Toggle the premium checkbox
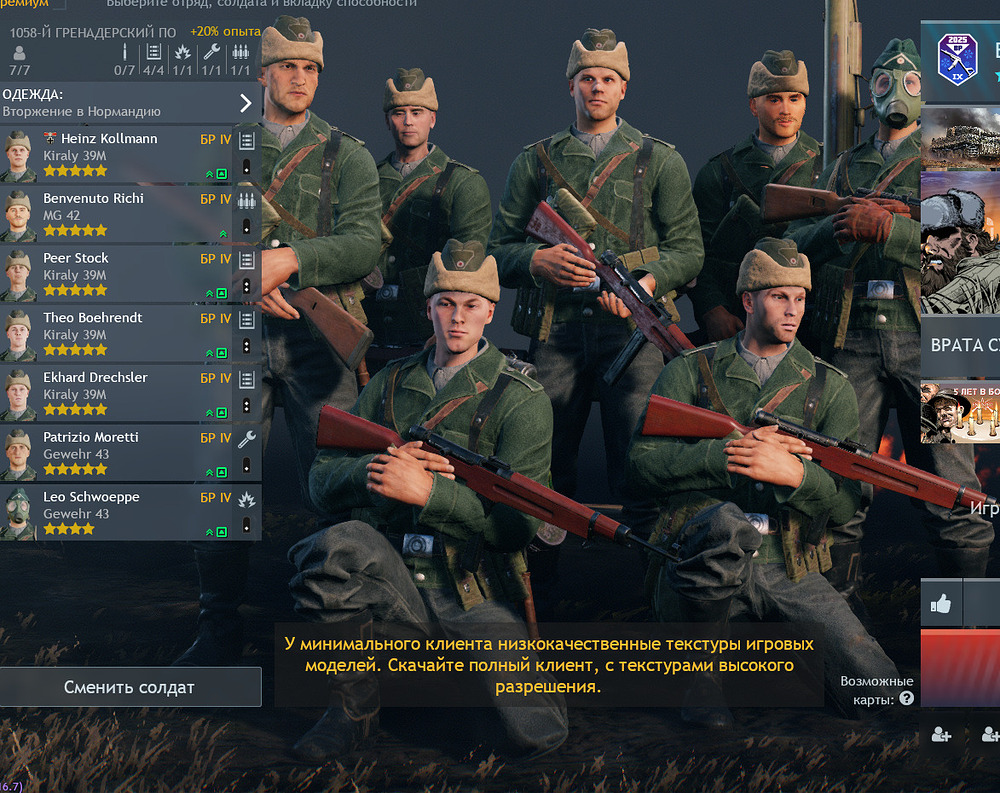The height and width of the screenshot is (793, 1000). (x=61, y=4)
